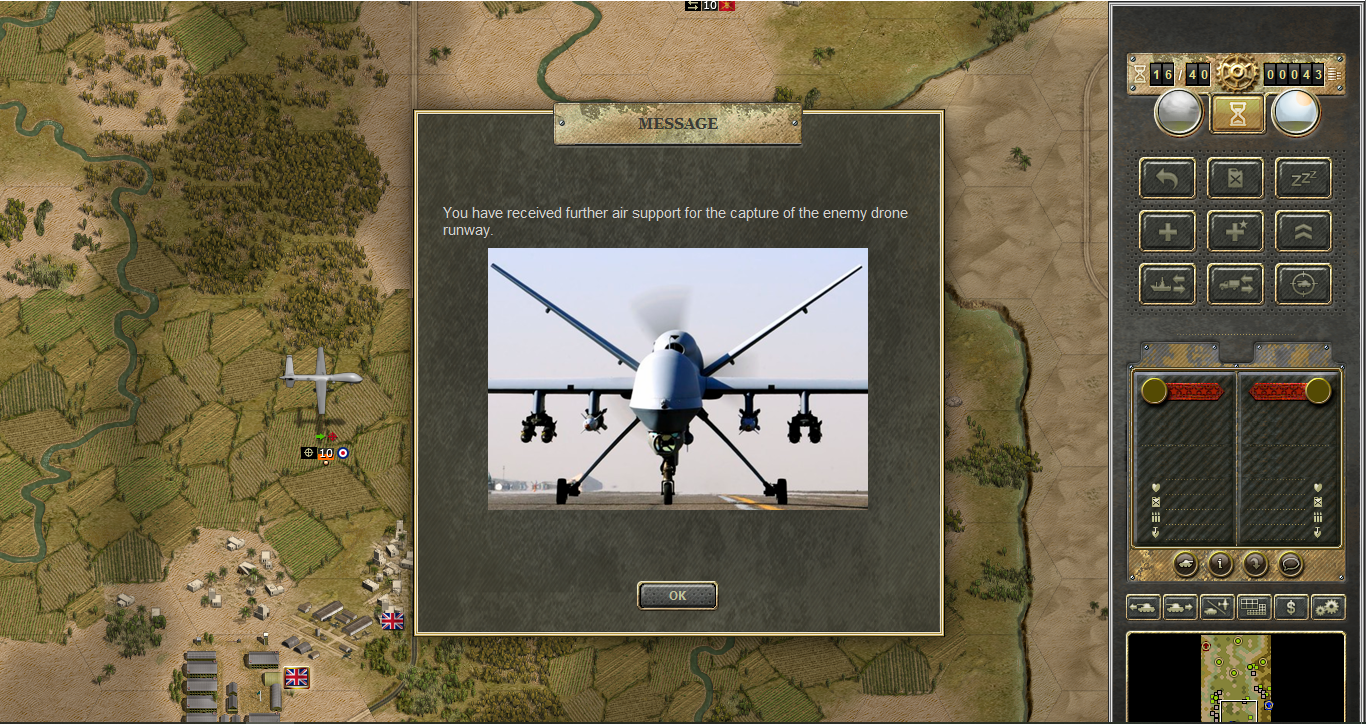The image size is (1366, 724).
Task: Click the strategic minimap
Action: point(1236,677)
